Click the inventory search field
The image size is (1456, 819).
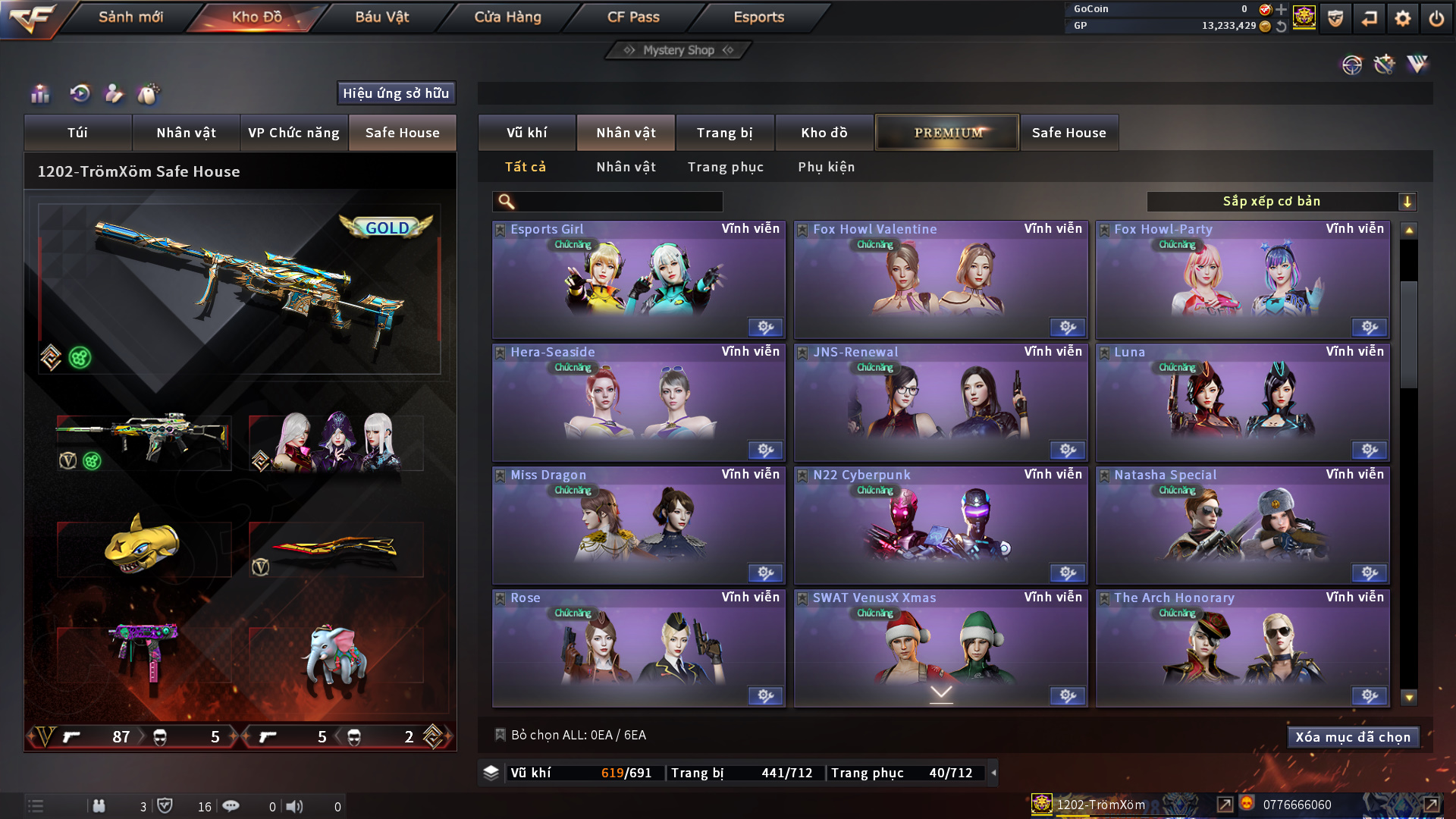click(618, 202)
